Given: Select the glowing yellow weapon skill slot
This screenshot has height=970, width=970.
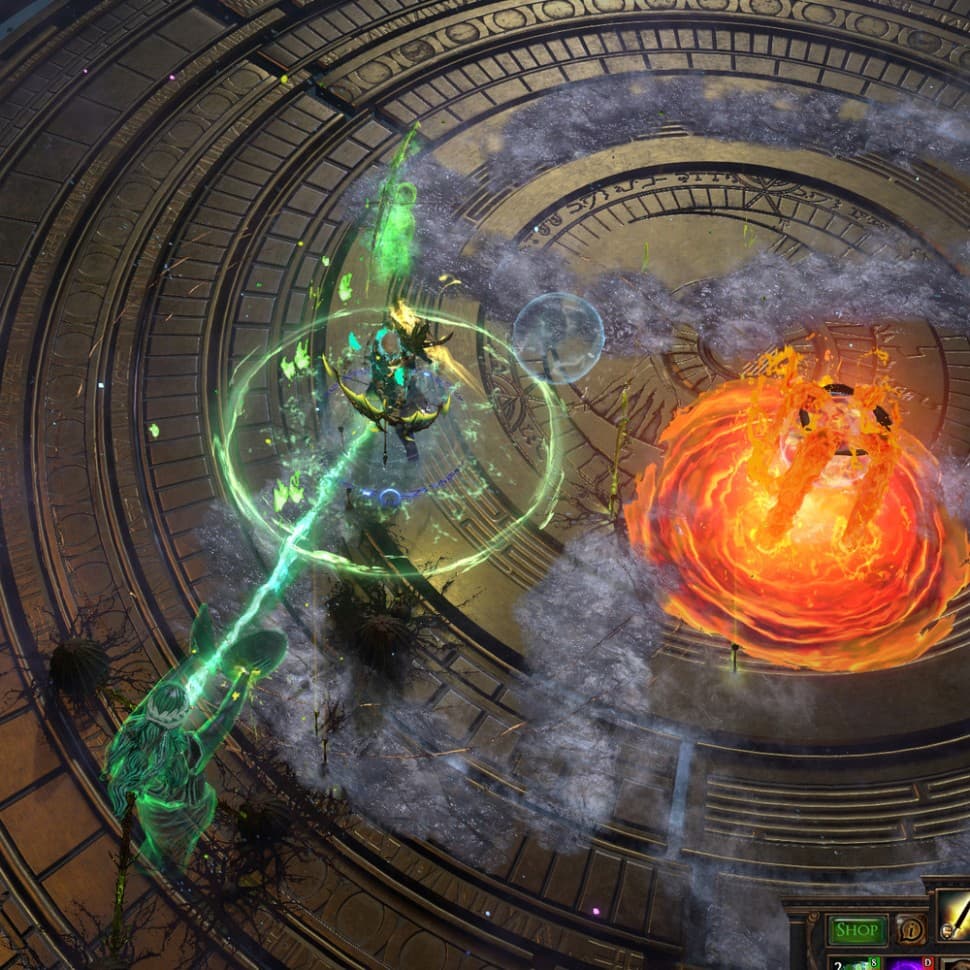Looking at the screenshot, I should (954, 919).
